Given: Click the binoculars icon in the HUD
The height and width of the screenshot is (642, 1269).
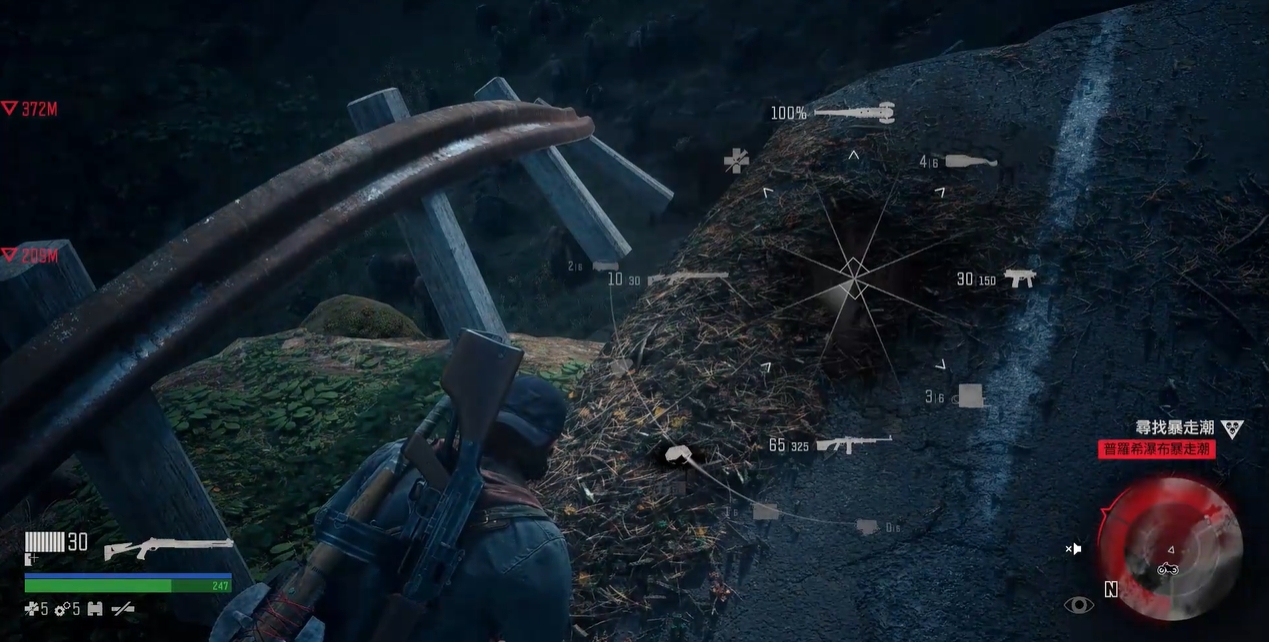Looking at the screenshot, I should point(96,608).
